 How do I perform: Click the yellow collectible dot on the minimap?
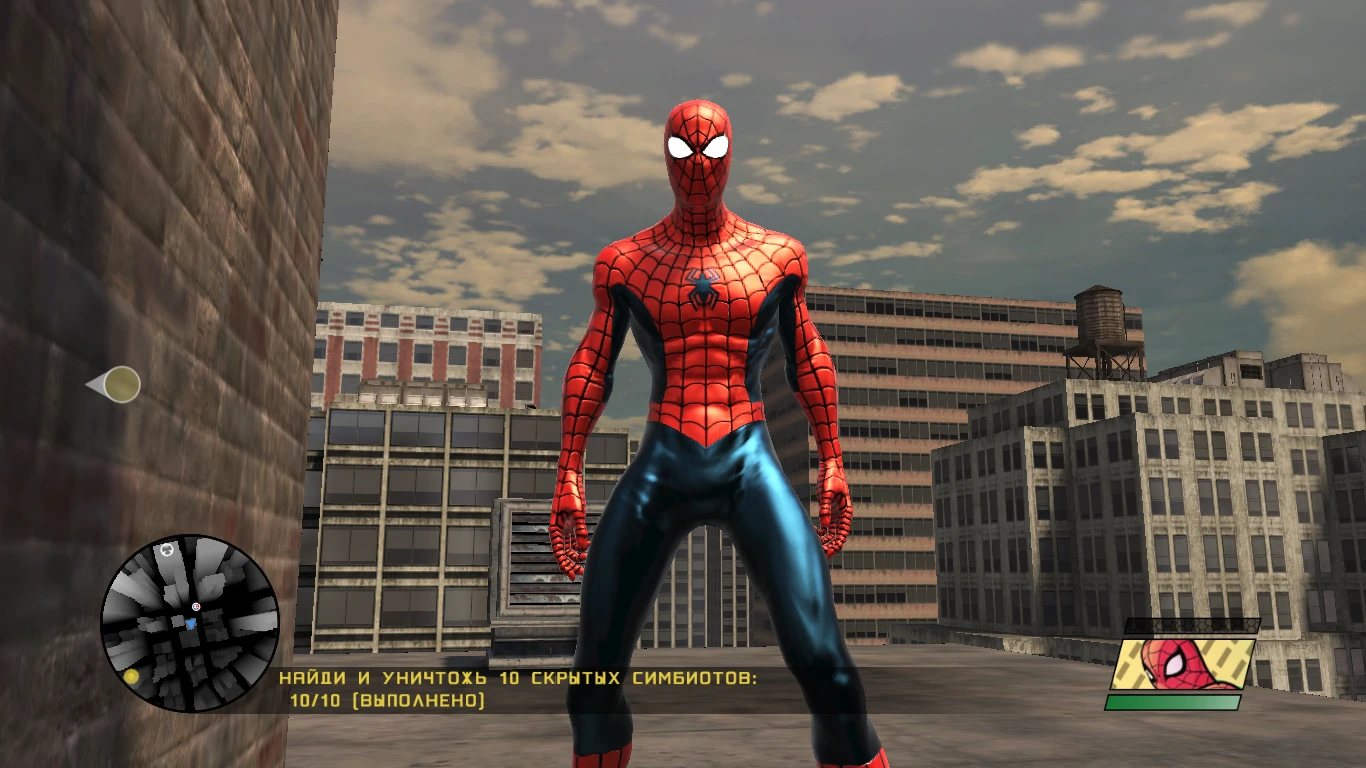click(x=132, y=676)
